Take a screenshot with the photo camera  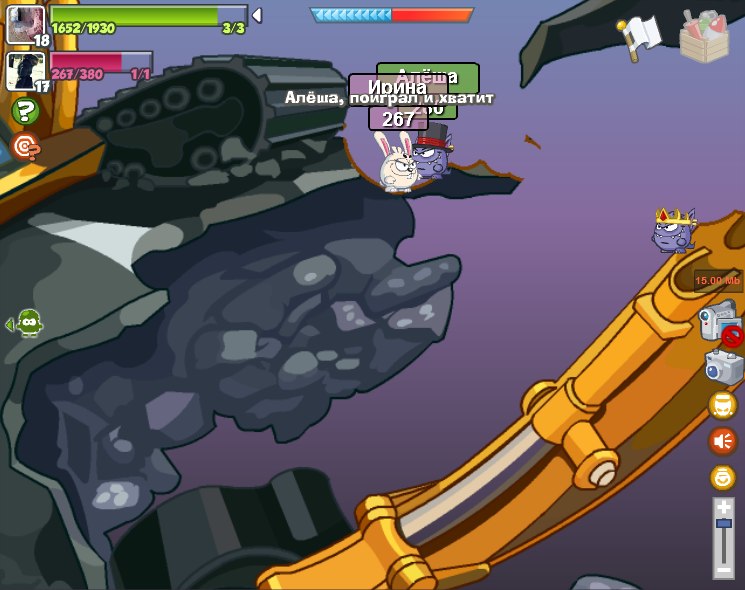coord(724,367)
